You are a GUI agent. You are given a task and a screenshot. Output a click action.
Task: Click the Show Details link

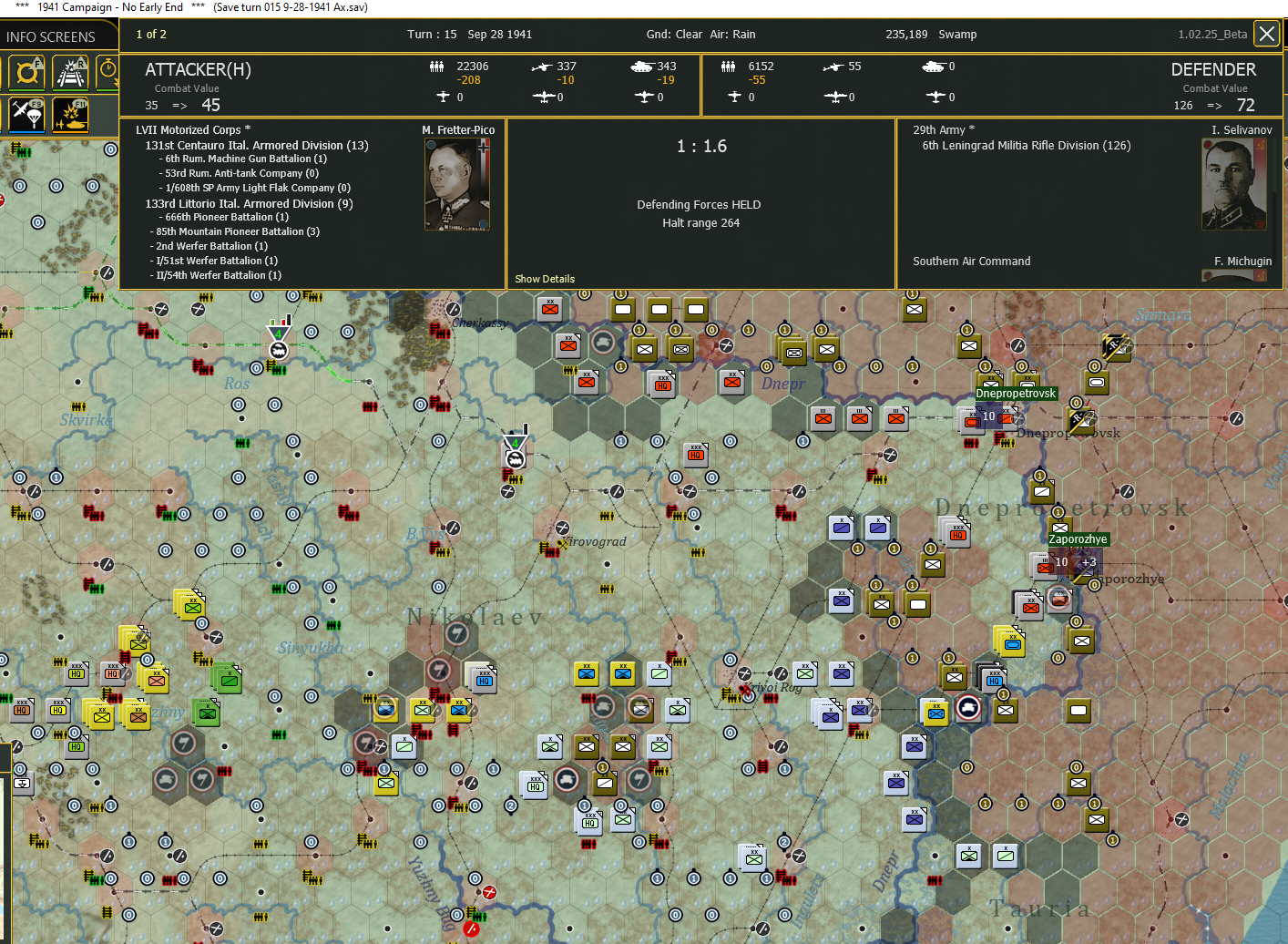tap(545, 278)
